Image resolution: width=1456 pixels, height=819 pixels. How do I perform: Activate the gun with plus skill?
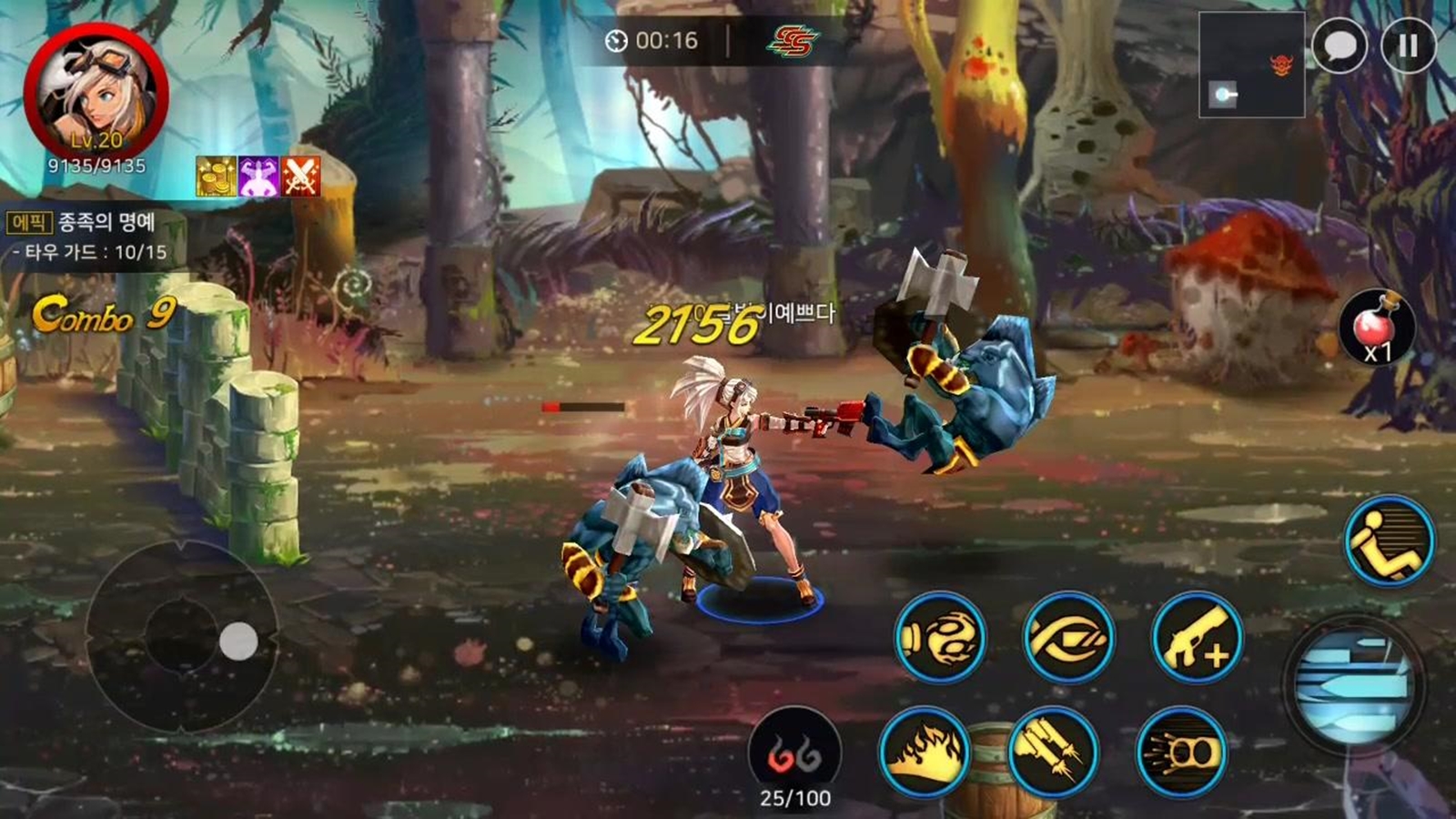pos(1197,638)
